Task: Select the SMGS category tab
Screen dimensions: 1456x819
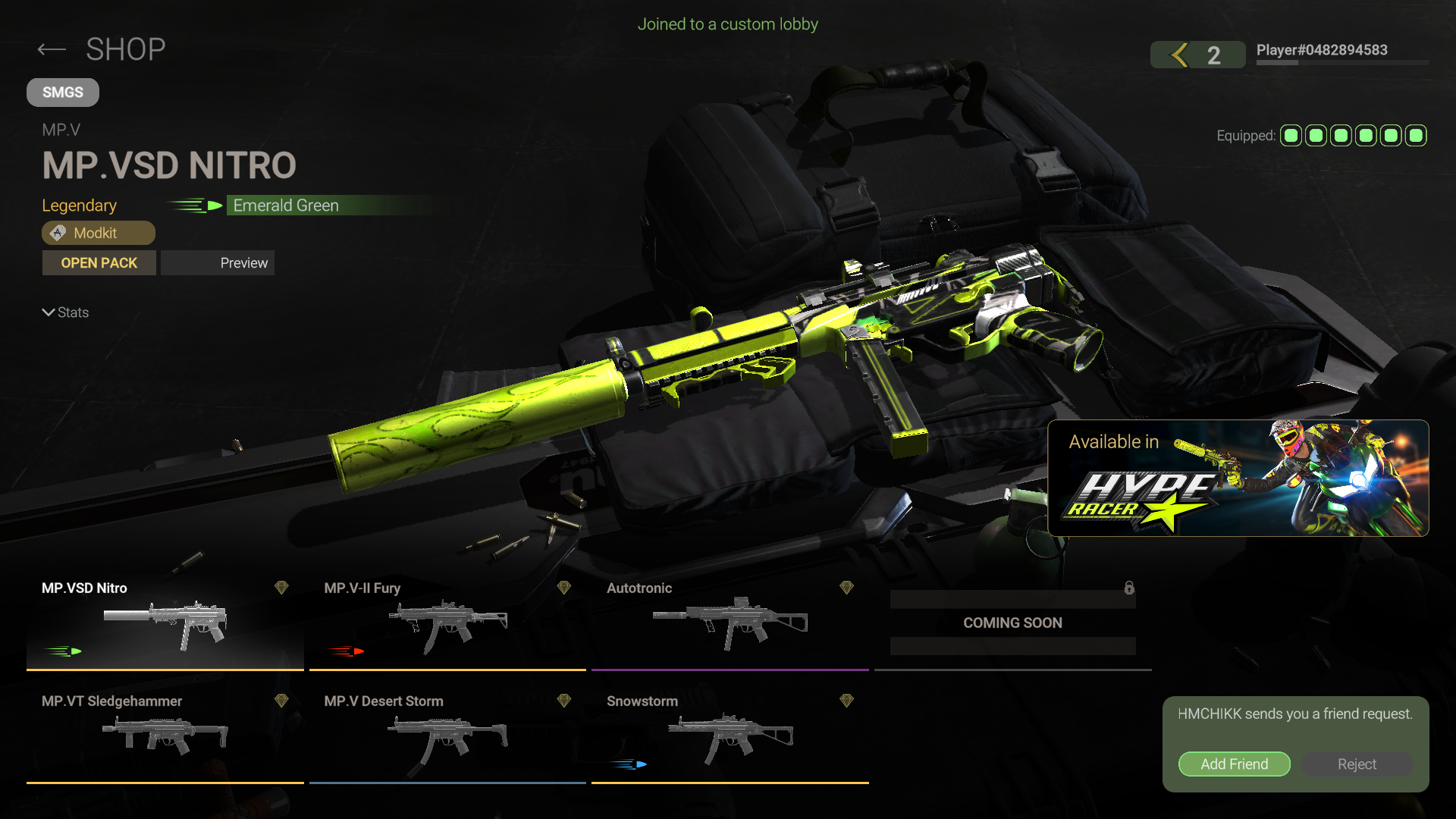Action: pos(63,93)
